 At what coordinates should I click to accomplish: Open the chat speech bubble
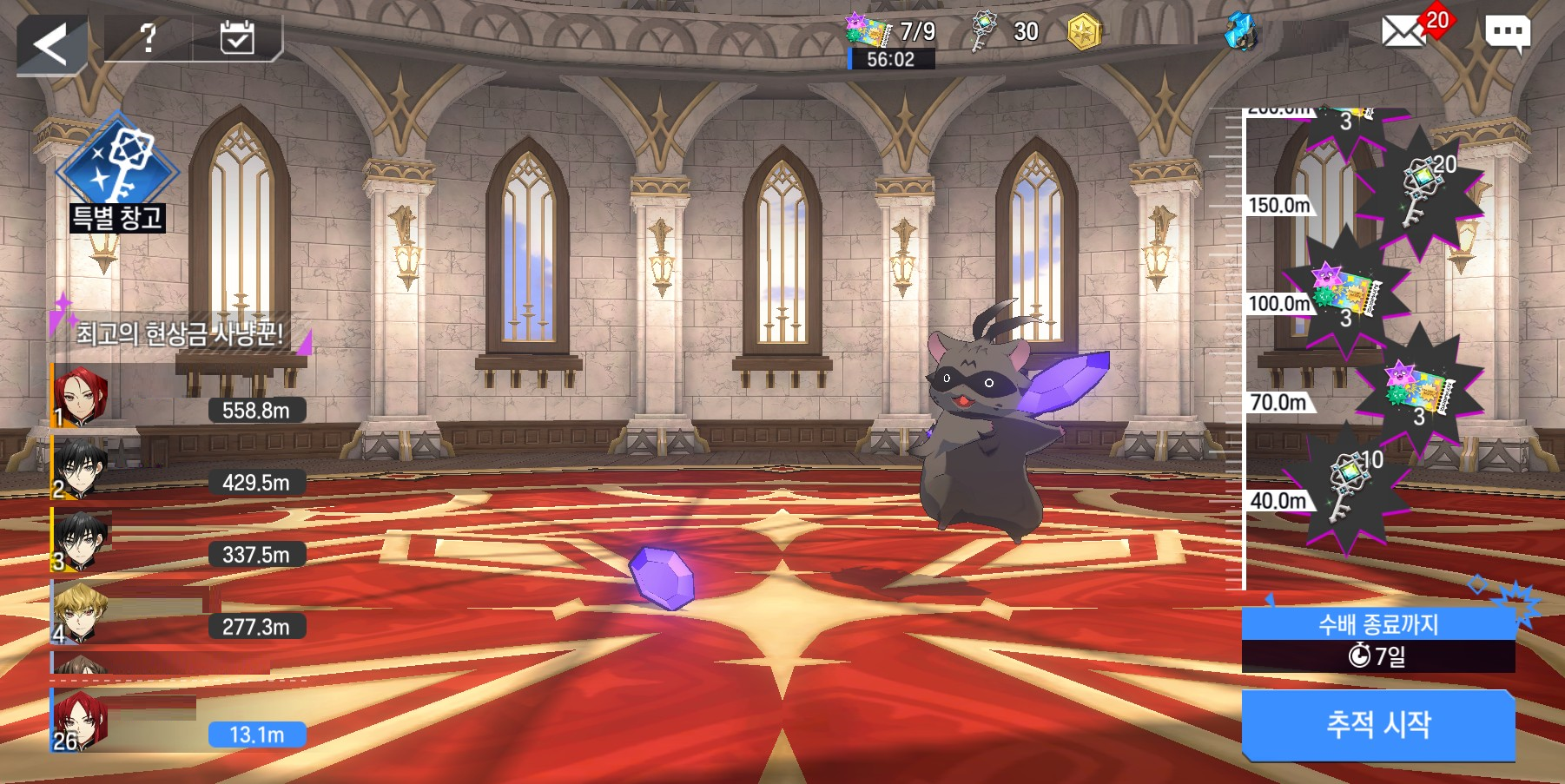(1507, 34)
